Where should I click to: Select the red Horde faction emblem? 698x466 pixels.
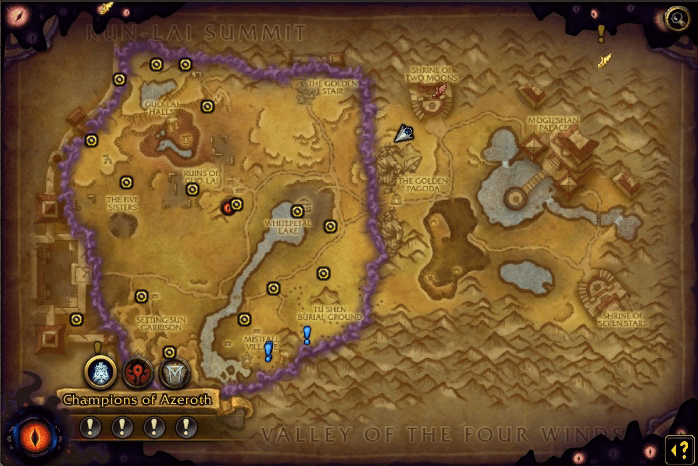tap(137, 372)
